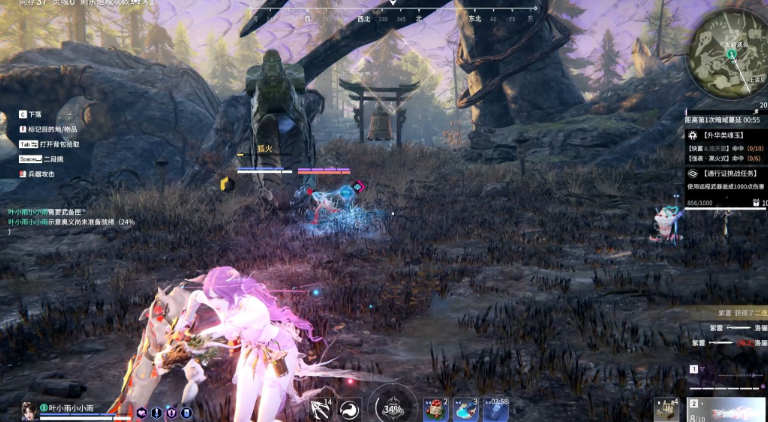
Task: Activate the swirl skill icon
Action: pos(349,408)
